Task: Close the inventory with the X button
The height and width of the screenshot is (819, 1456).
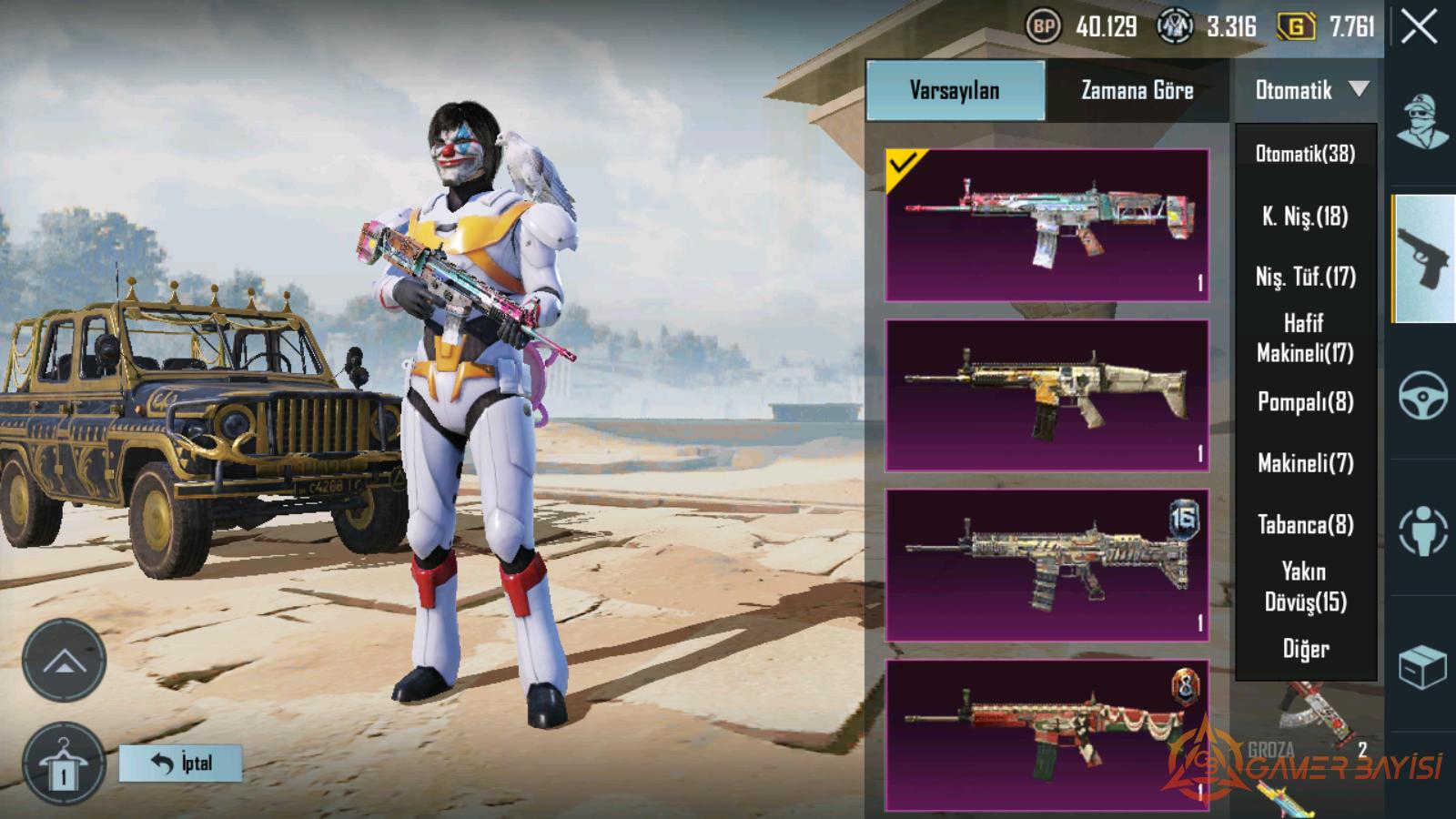Action: [x=1419, y=27]
